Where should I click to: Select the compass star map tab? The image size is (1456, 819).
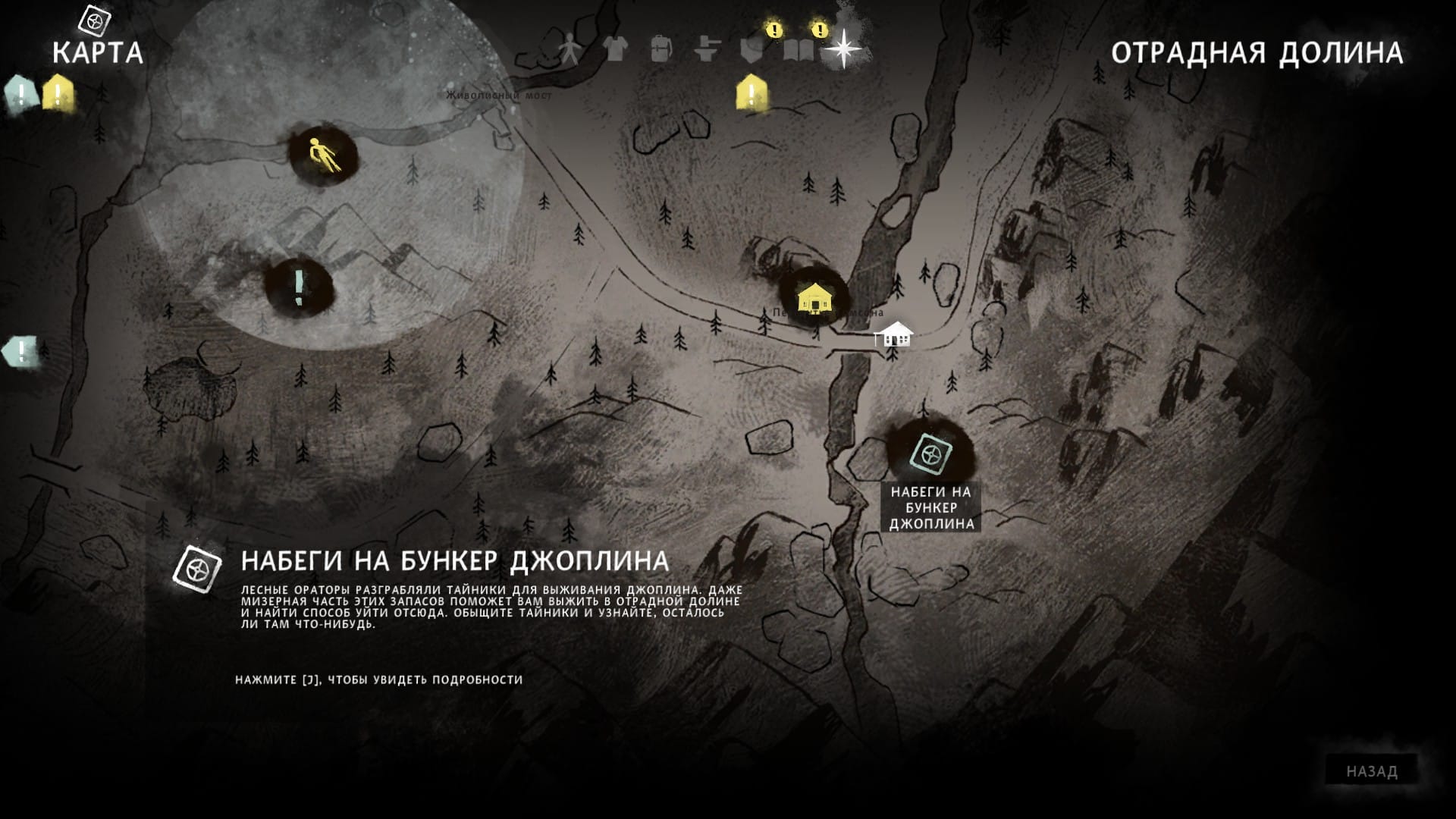click(x=843, y=49)
